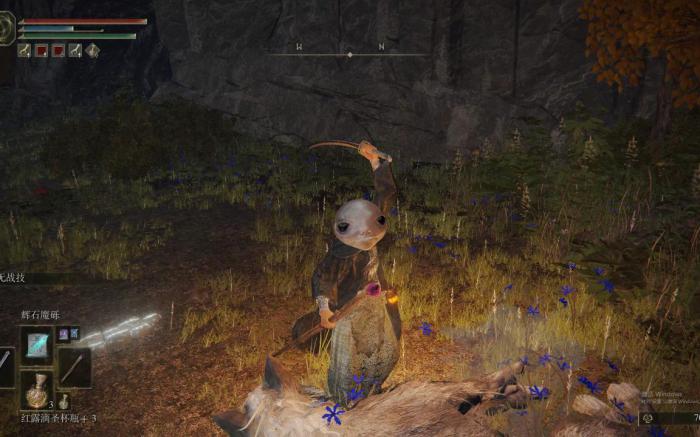Click the compass bar at the top

[x=348, y=52]
